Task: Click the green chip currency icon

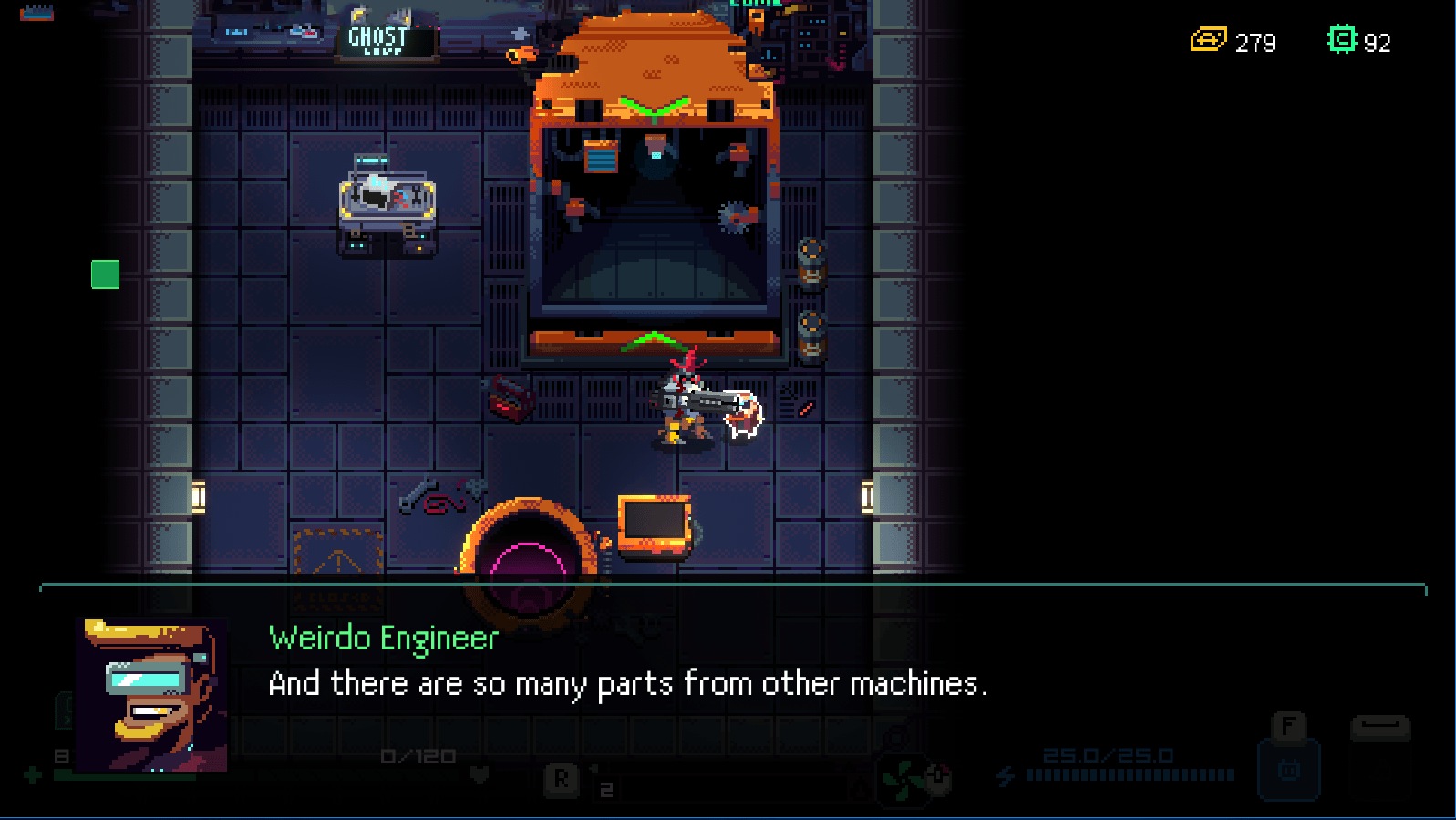Action: point(1341,40)
